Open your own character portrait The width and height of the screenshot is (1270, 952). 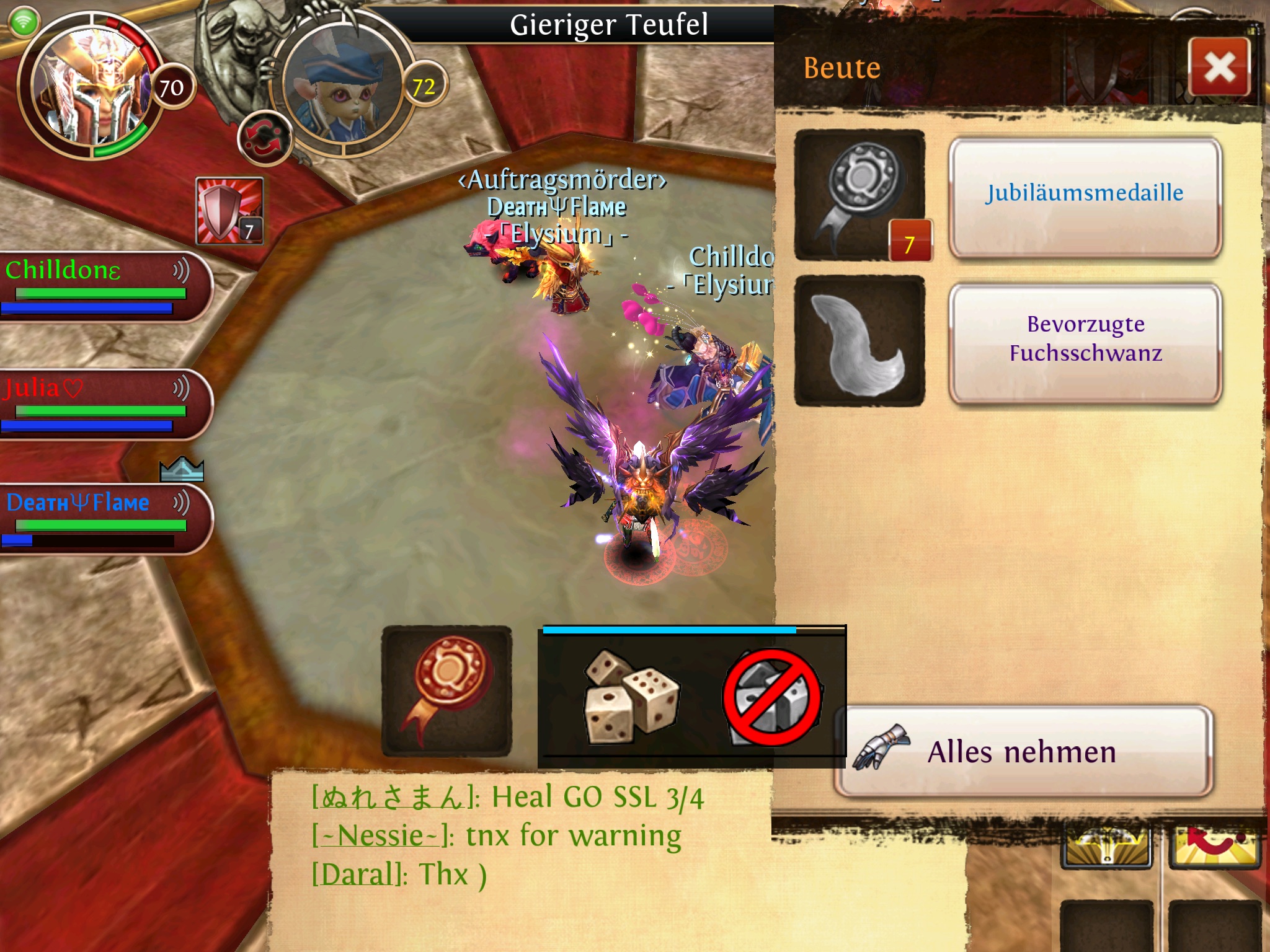point(93,87)
